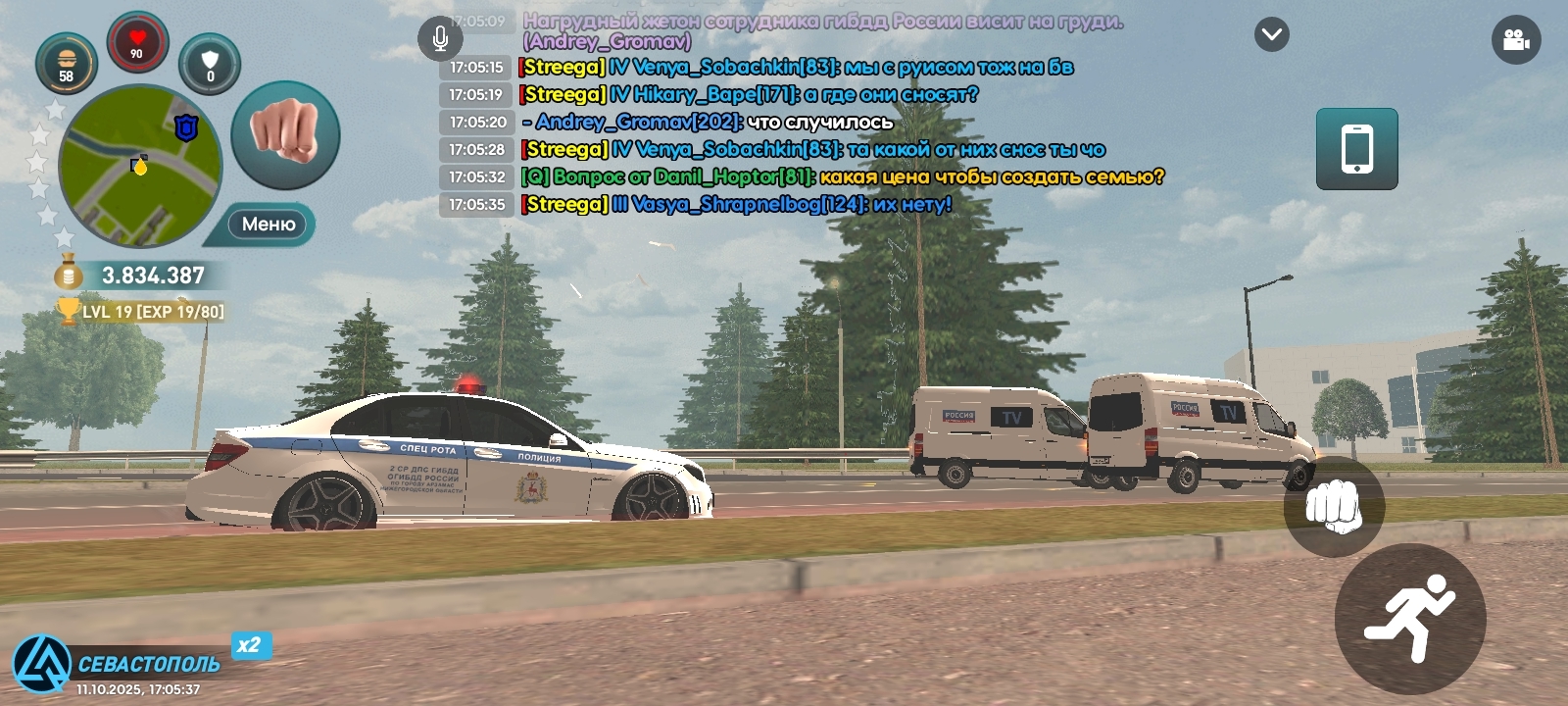1568x706 pixels.
Task: Select Danil_Hoptor's question in chat
Action: tap(843, 177)
